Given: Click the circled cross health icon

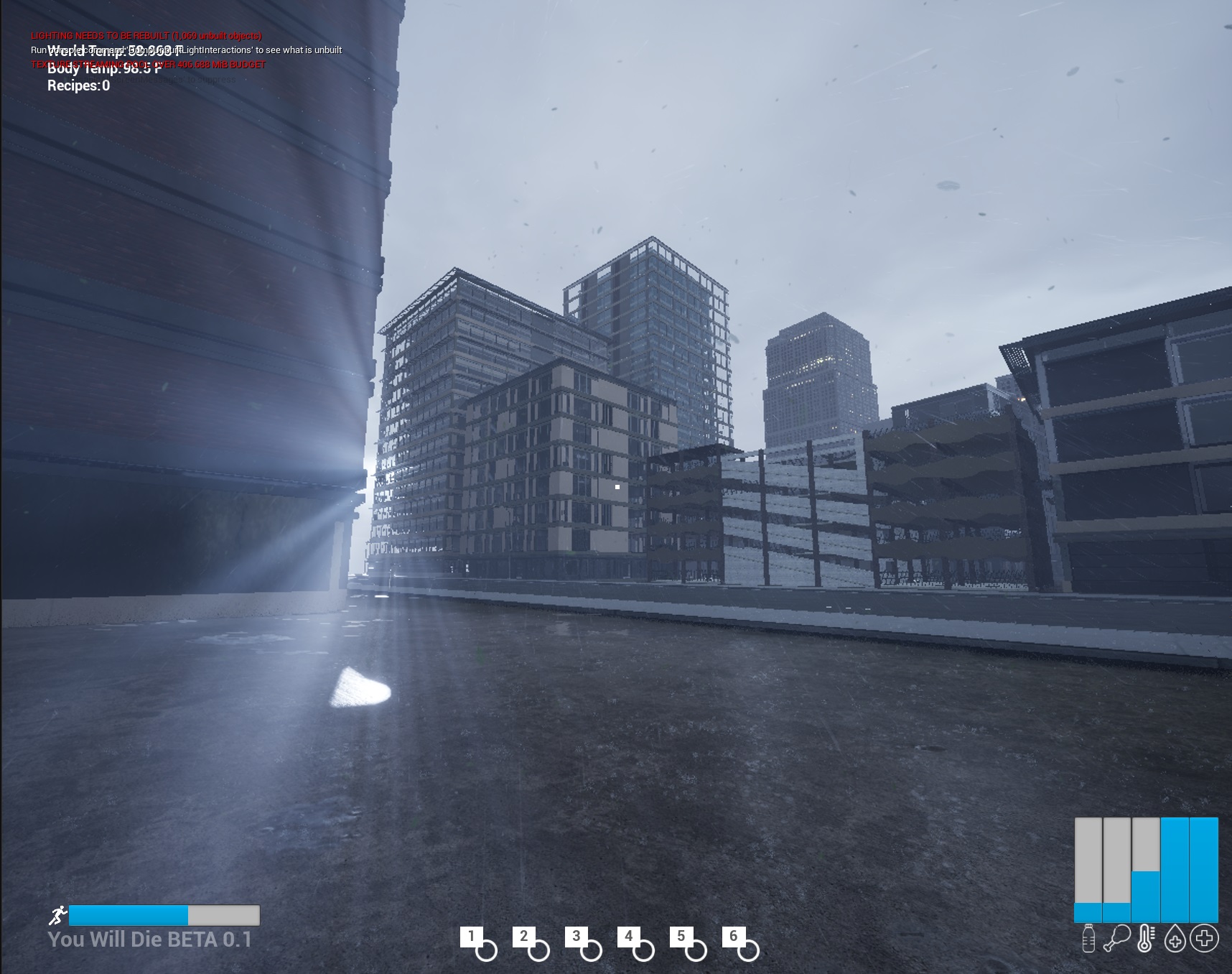Looking at the screenshot, I should pos(1204,938).
